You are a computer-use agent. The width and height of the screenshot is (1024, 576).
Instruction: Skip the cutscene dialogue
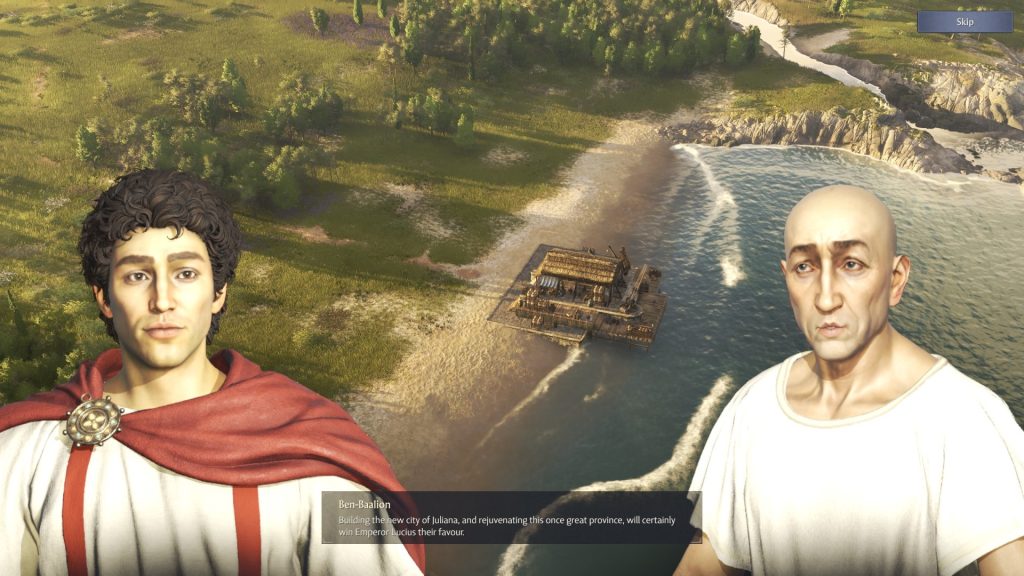964,22
